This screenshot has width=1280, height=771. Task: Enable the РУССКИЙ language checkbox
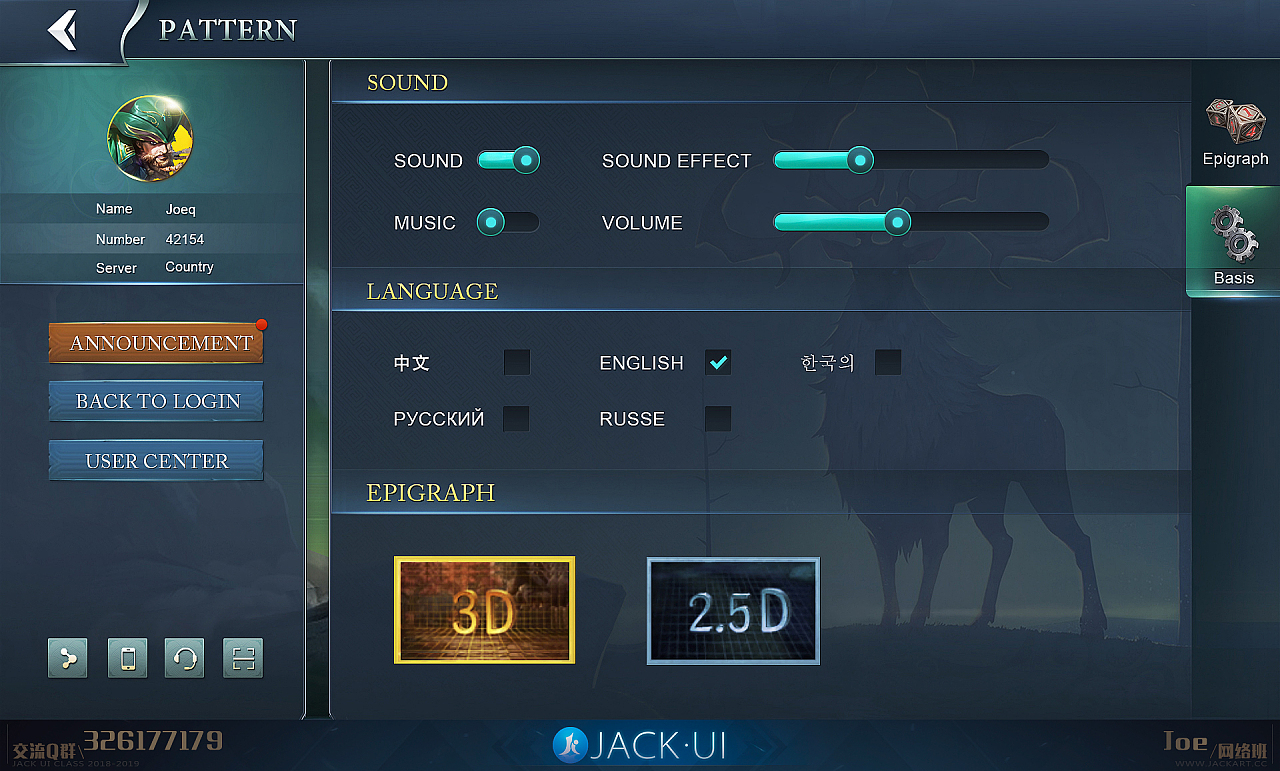pos(516,418)
